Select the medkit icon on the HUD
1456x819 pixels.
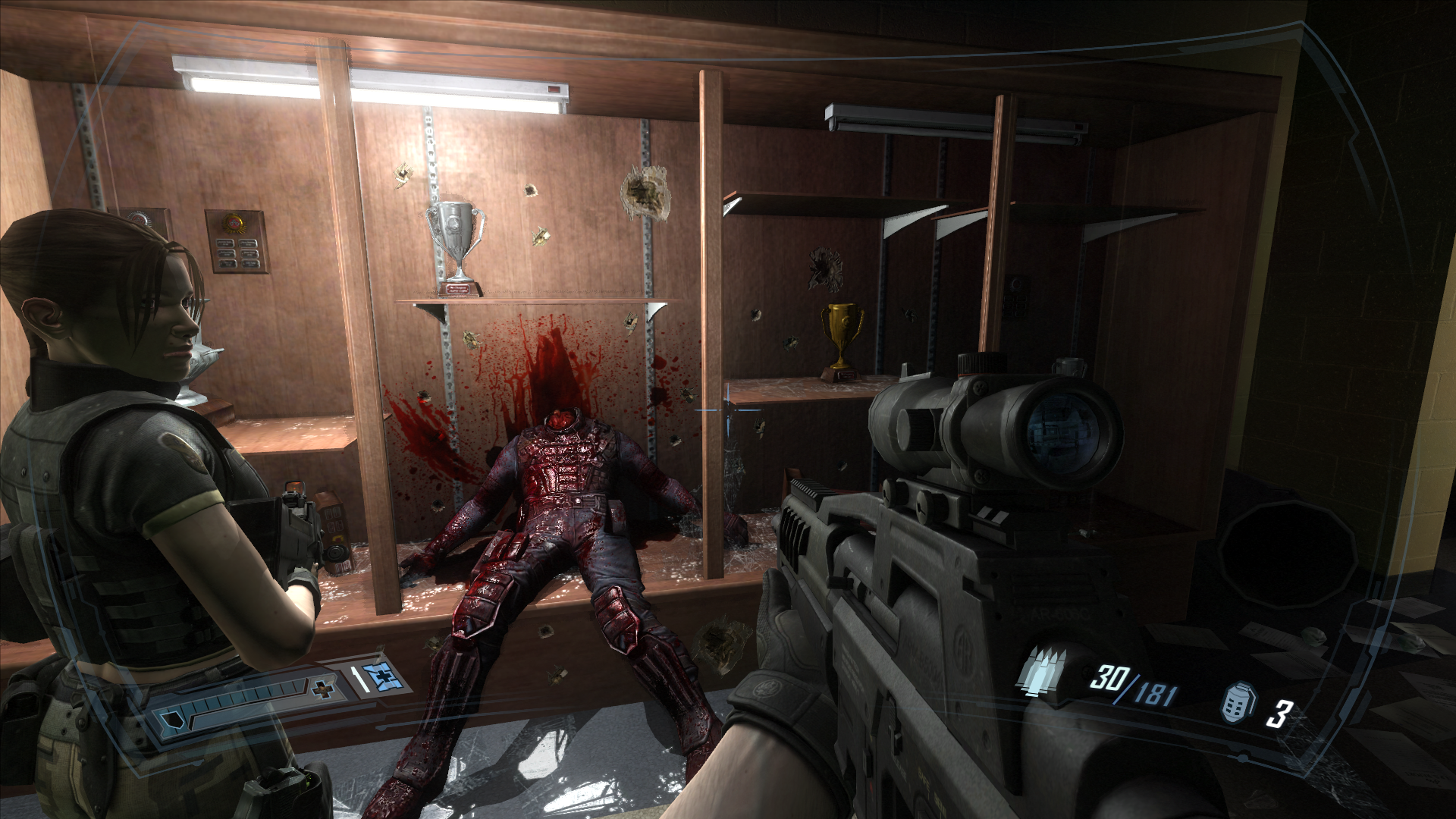pyautogui.click(x=377, y=676)
